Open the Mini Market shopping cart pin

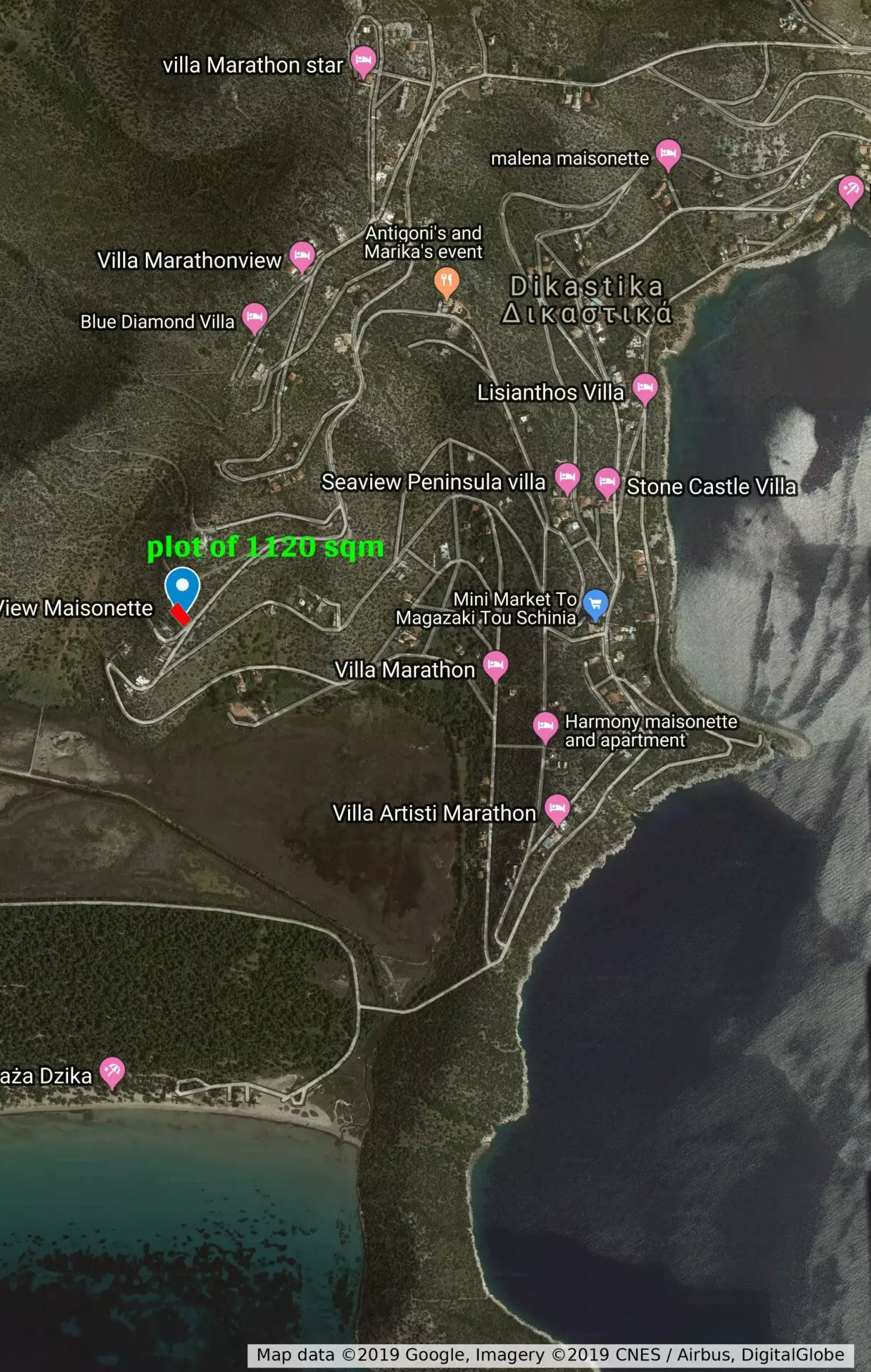(595, 604)
